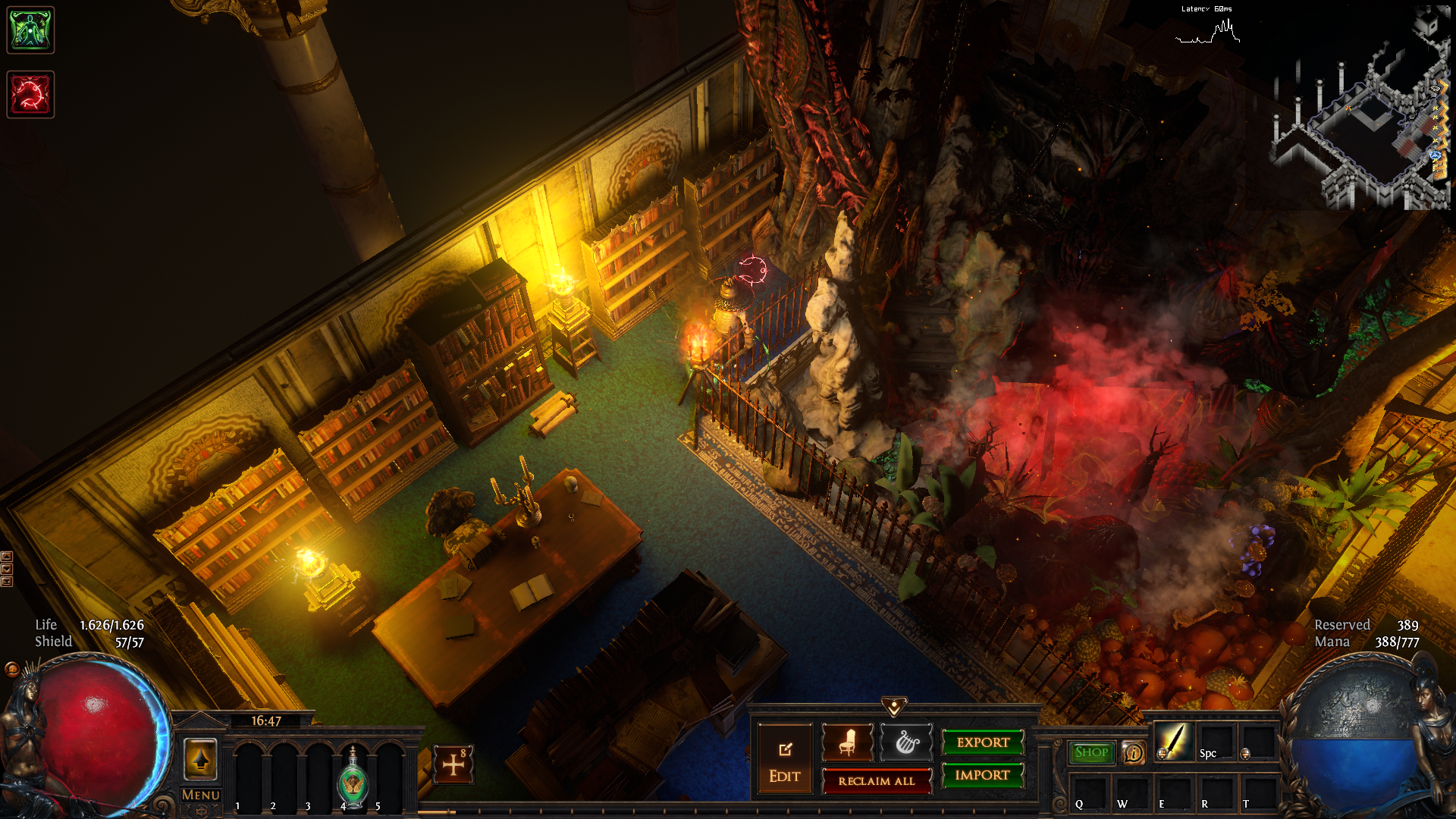Viewport: 1456px width, 819px height.
Task: Click the Import hideout button
Action: [983, 775]
